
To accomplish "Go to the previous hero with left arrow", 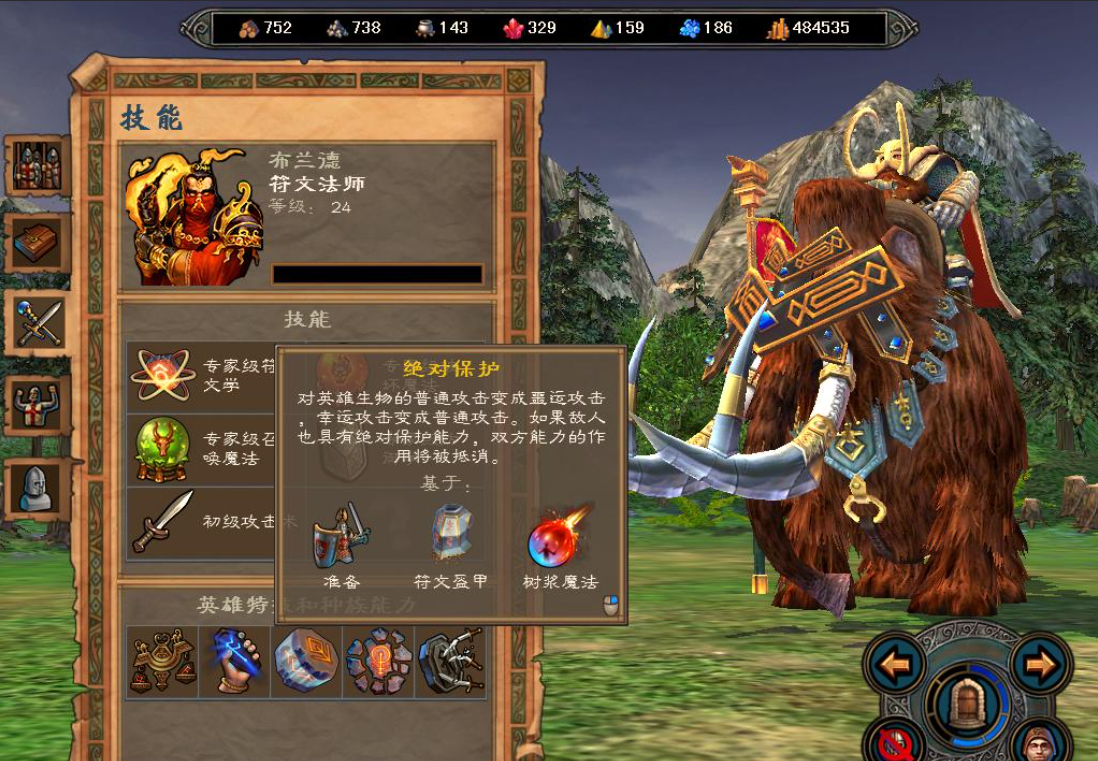I will [897, 663].
